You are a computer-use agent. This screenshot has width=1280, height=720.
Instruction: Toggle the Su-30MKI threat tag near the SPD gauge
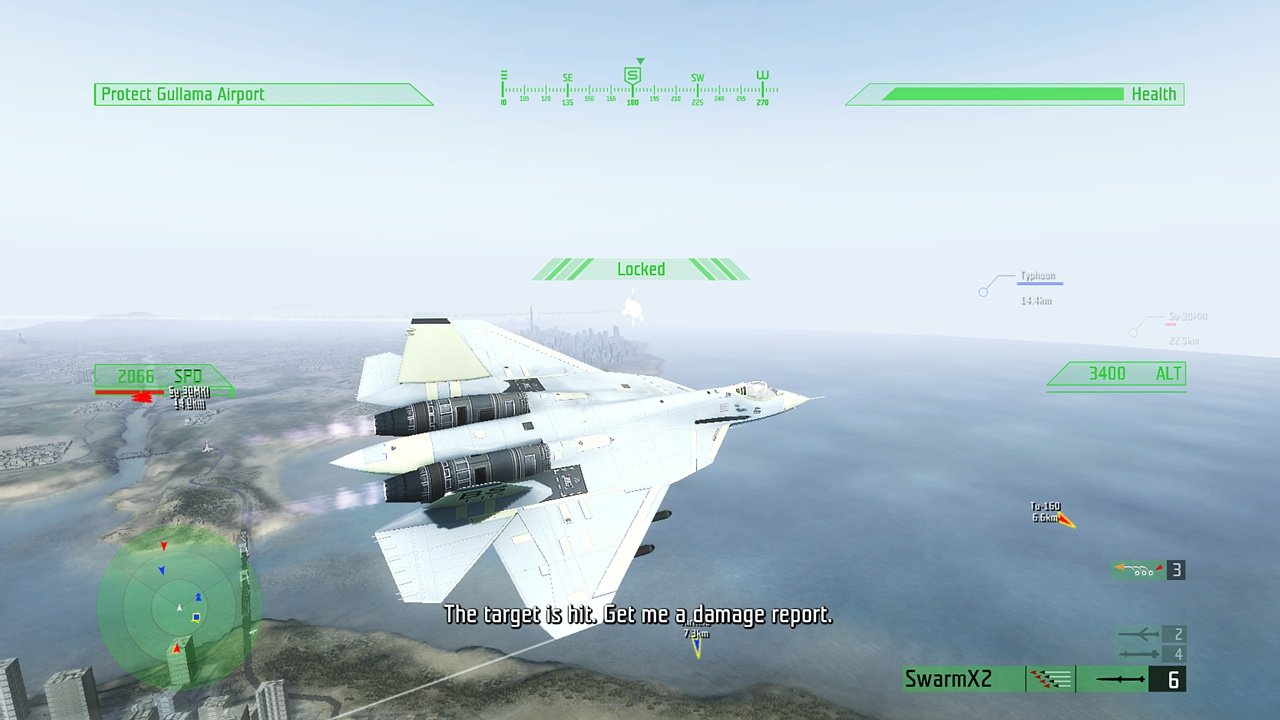coord(190,394)
